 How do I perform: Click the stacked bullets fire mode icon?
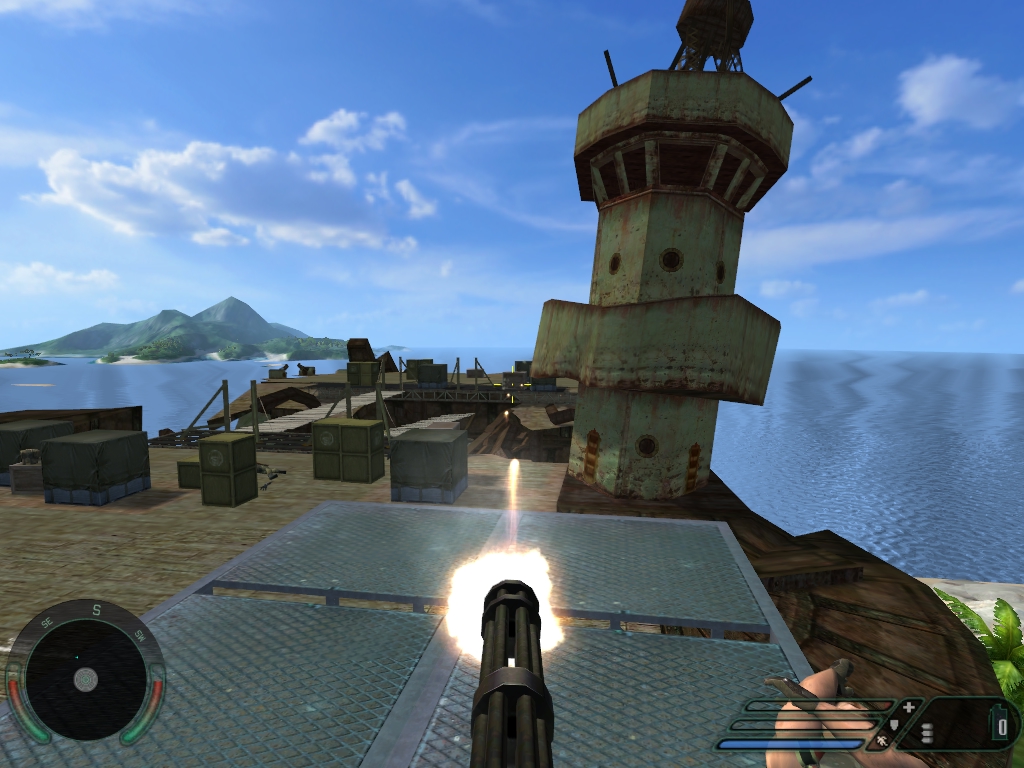coord(927,733)
